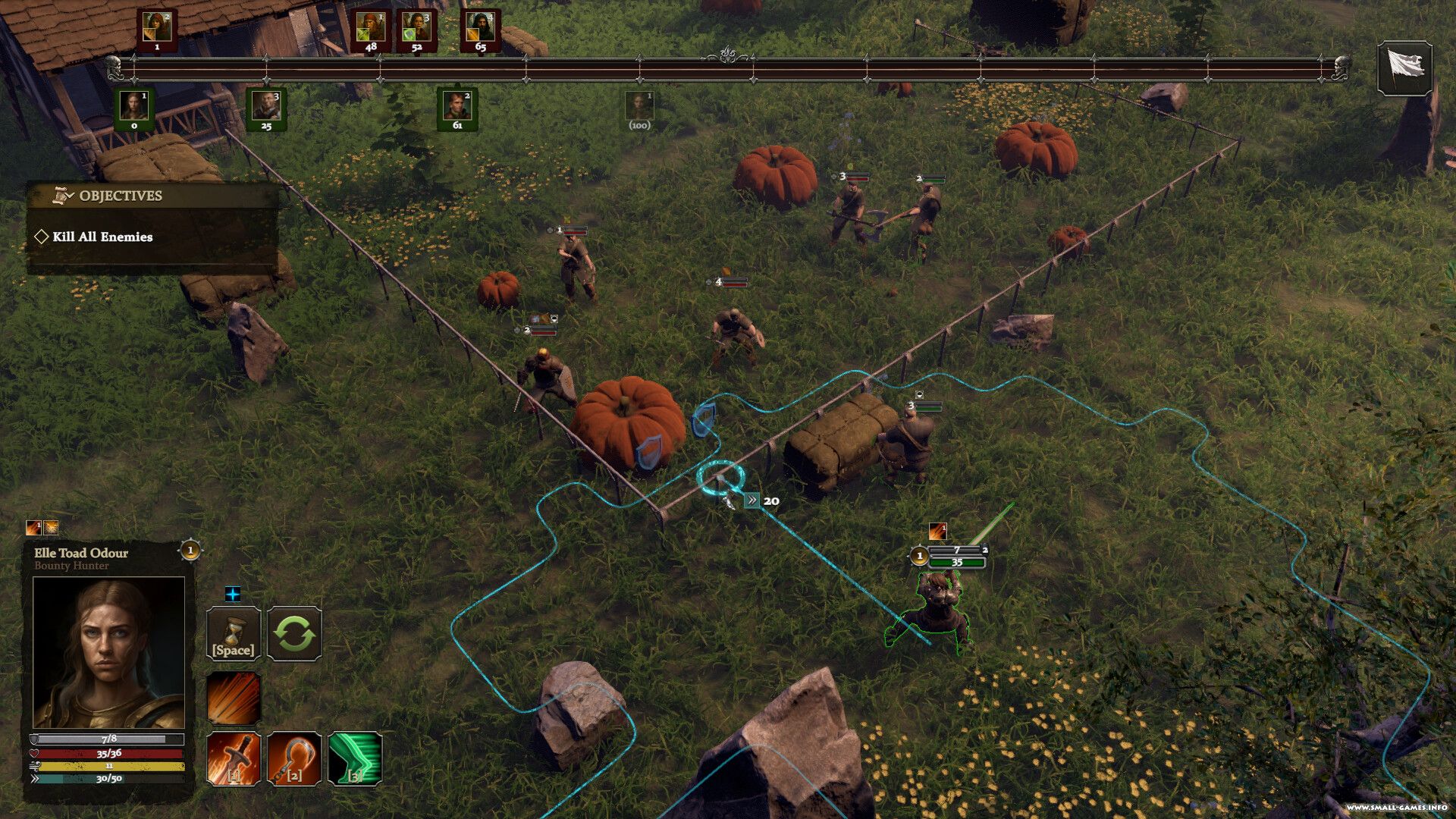Viewport: 1456px width, 819px height.
Task: End turn with the hourglass button
Action: 234,633
